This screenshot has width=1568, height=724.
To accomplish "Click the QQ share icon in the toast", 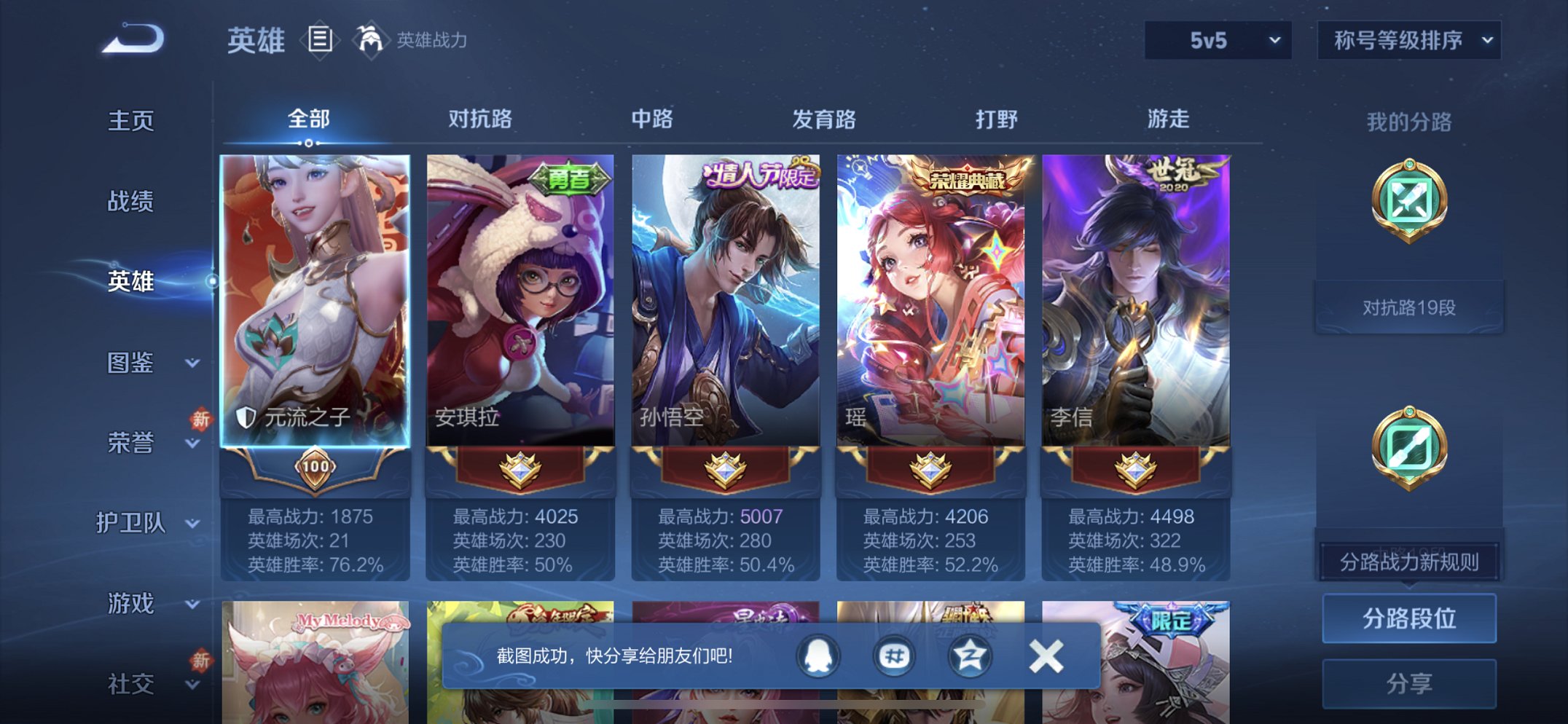I will pyautogui.click(x=818, y=656).
